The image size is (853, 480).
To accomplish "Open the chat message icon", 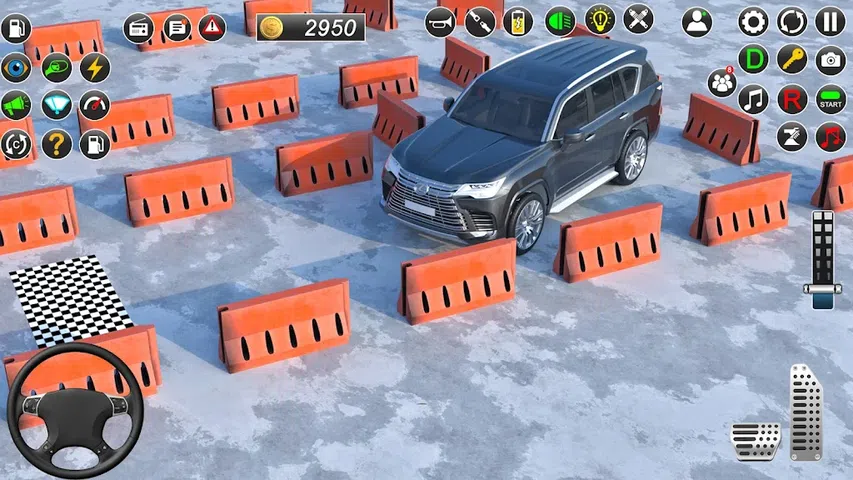I will coord(176,28).
